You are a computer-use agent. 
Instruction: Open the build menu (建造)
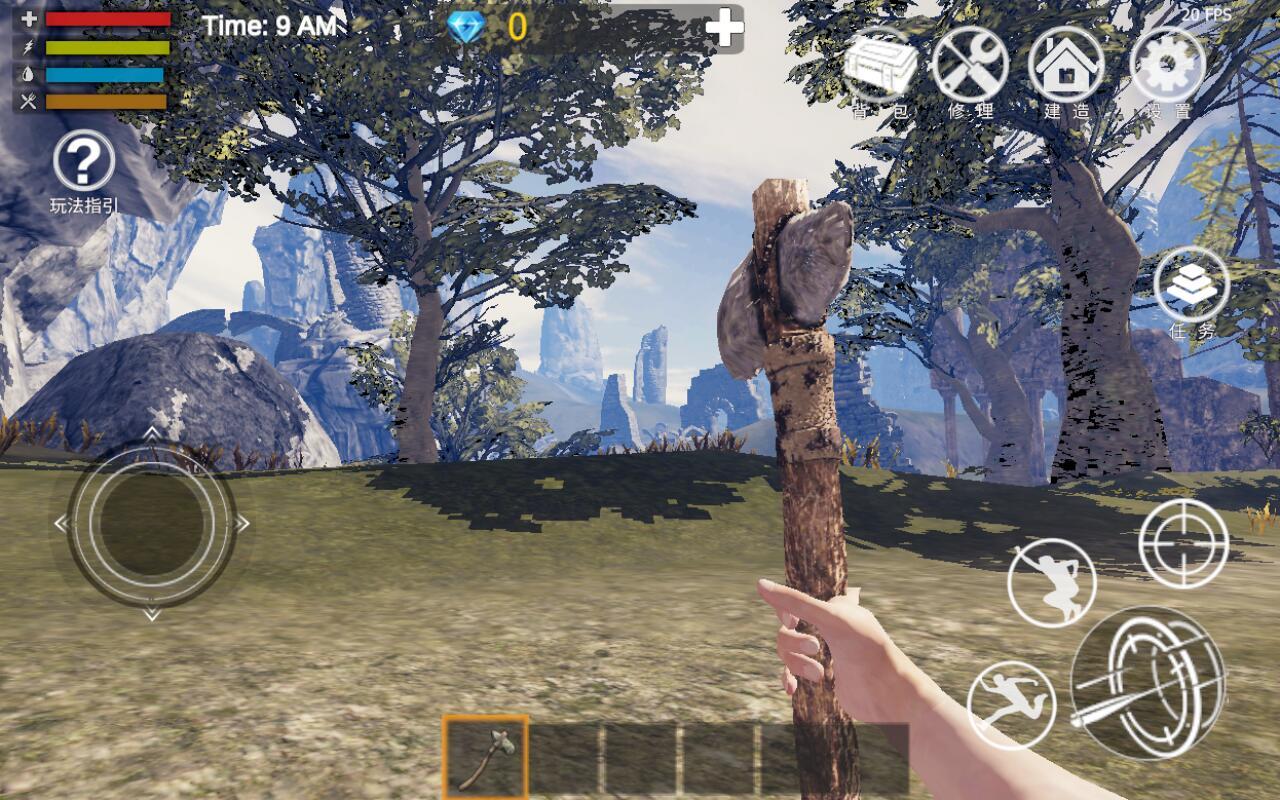1066,66
